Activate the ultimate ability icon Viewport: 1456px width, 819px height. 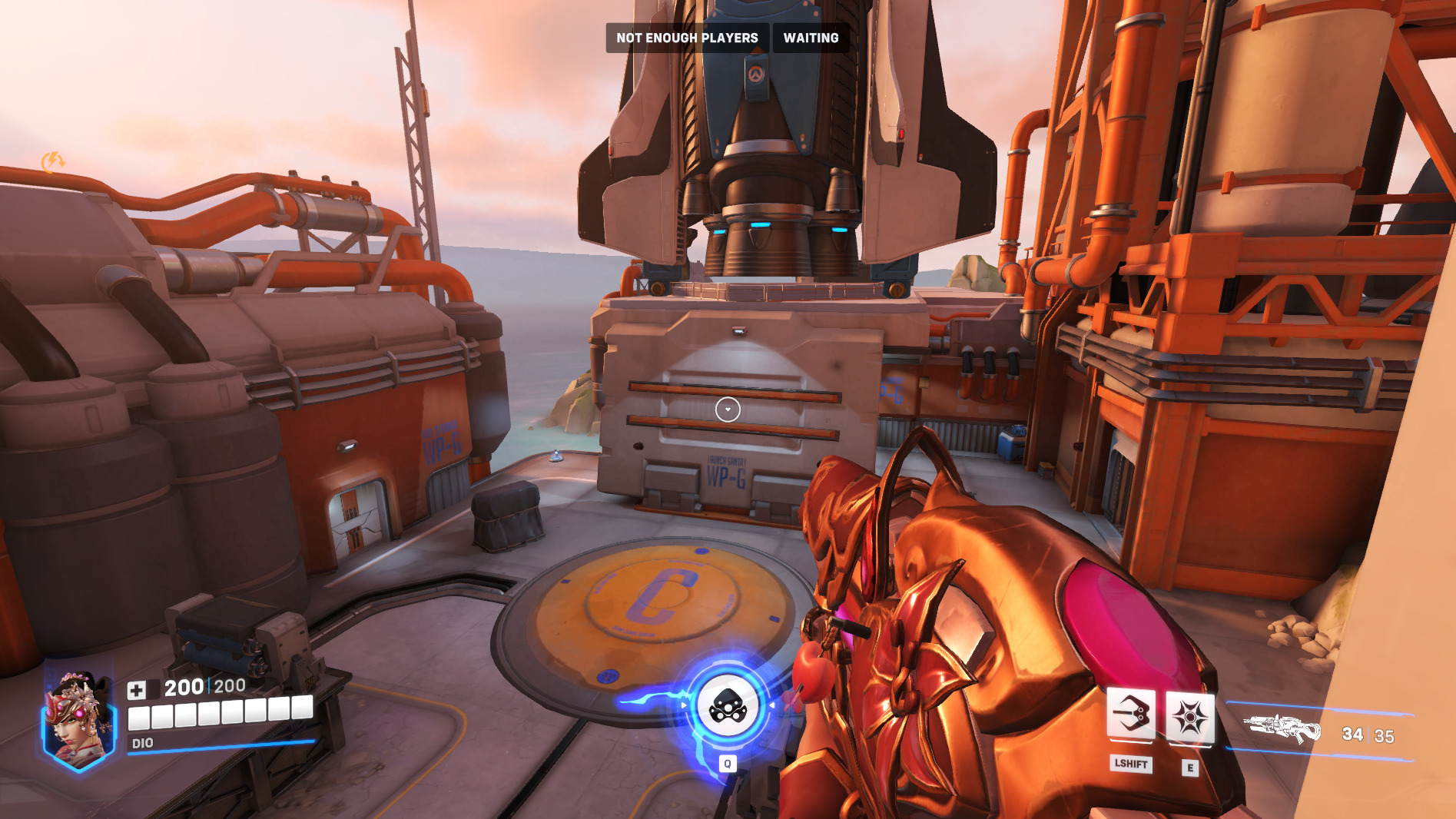pos(727,706)
